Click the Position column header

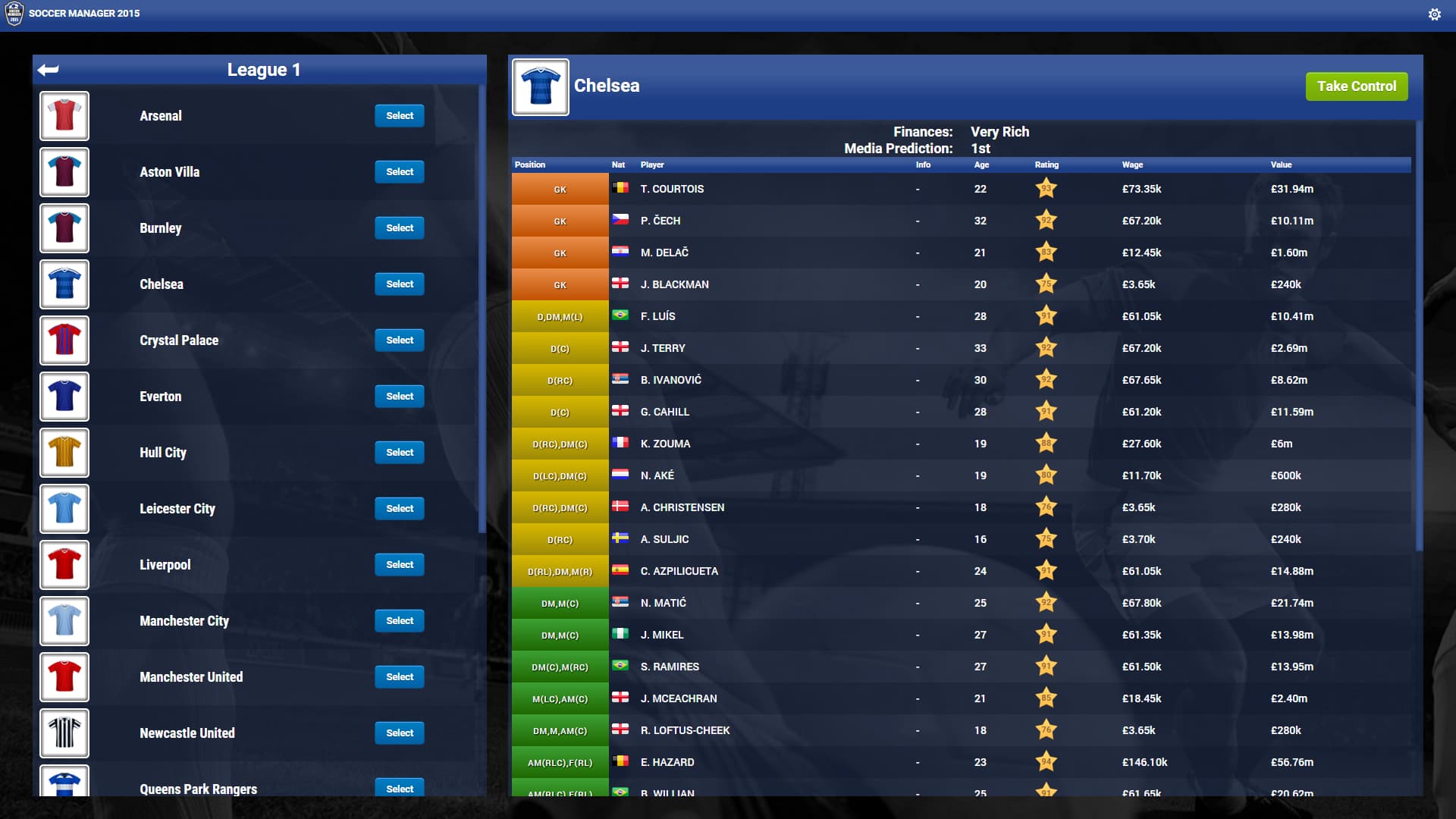[x=530, y=165]
